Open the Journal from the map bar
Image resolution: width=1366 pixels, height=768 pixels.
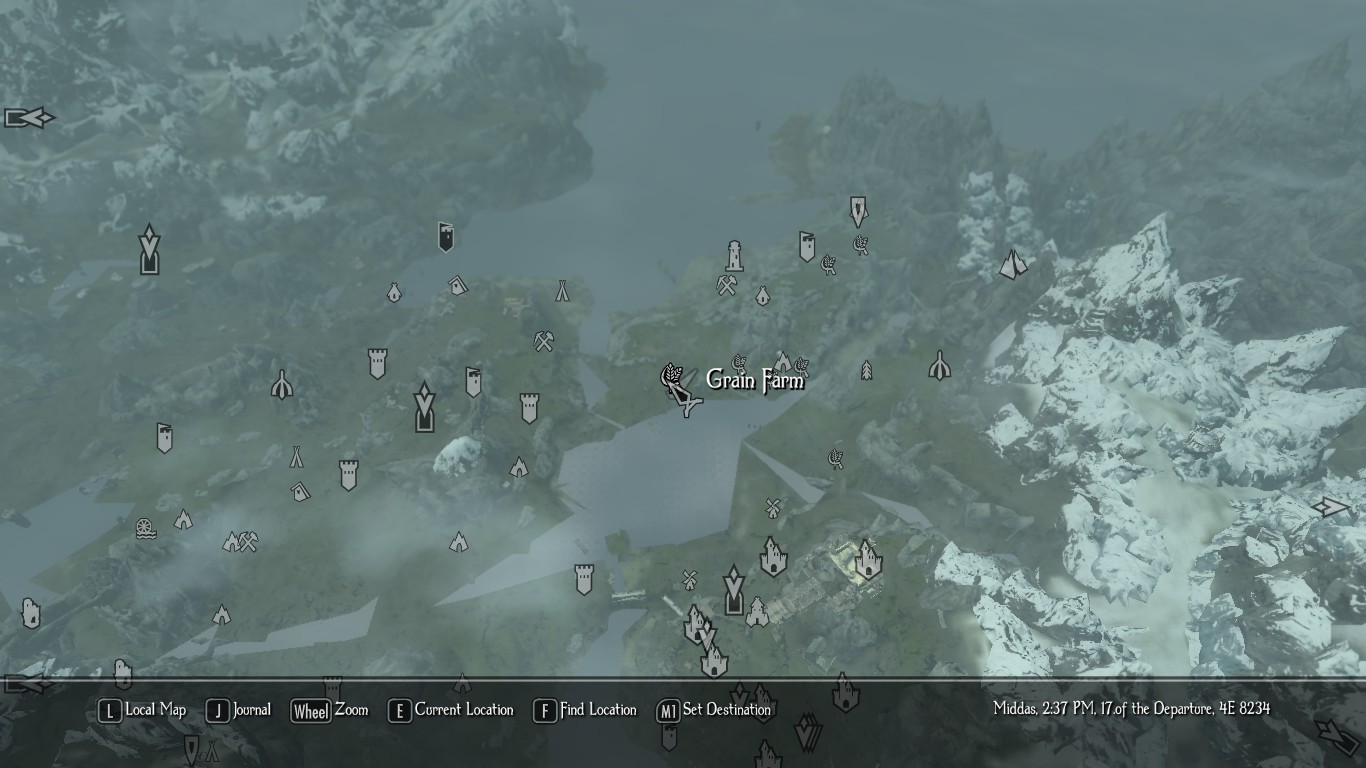(x=239, y=711)
